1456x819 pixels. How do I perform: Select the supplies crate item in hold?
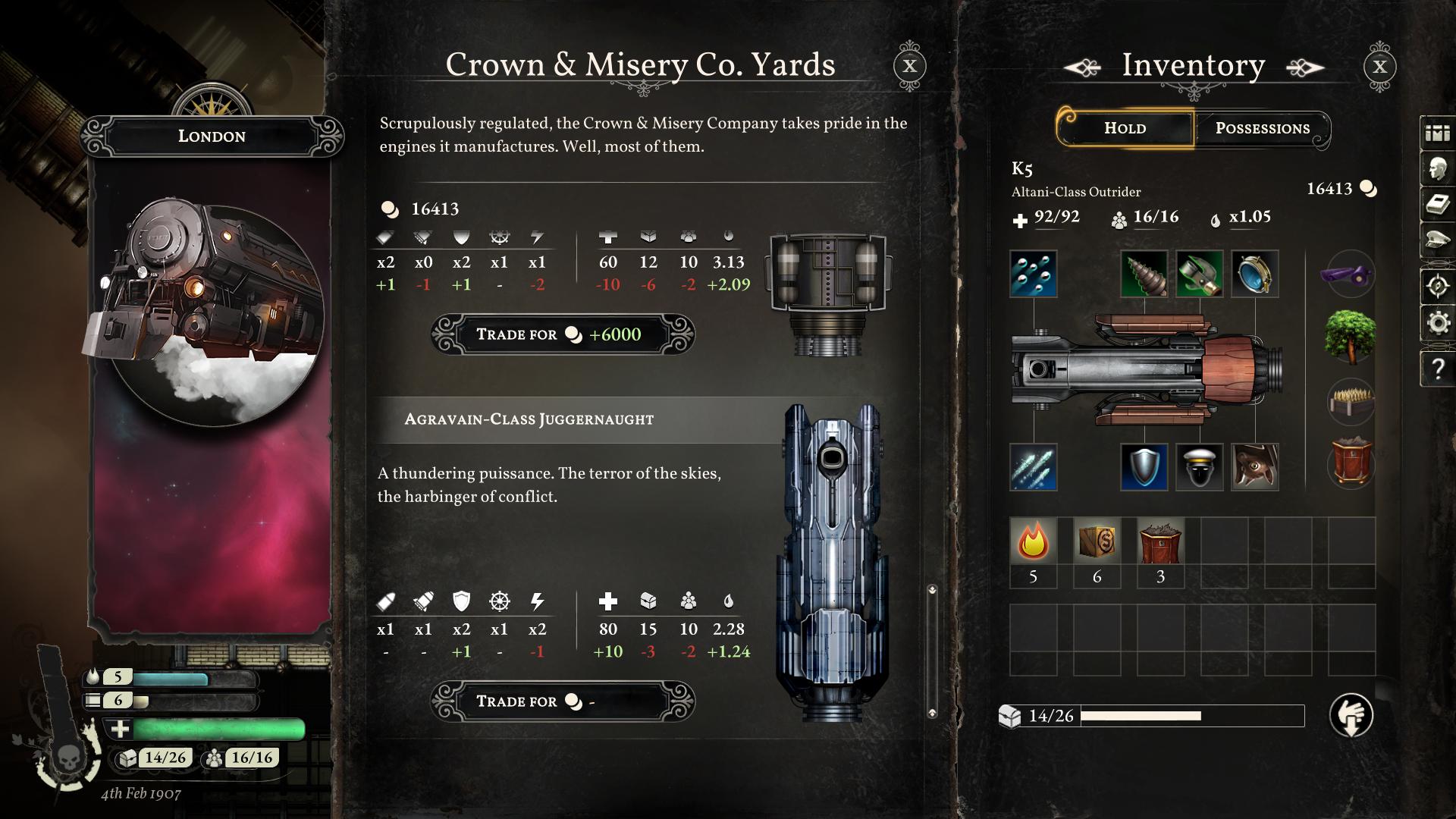(1097, 542)
